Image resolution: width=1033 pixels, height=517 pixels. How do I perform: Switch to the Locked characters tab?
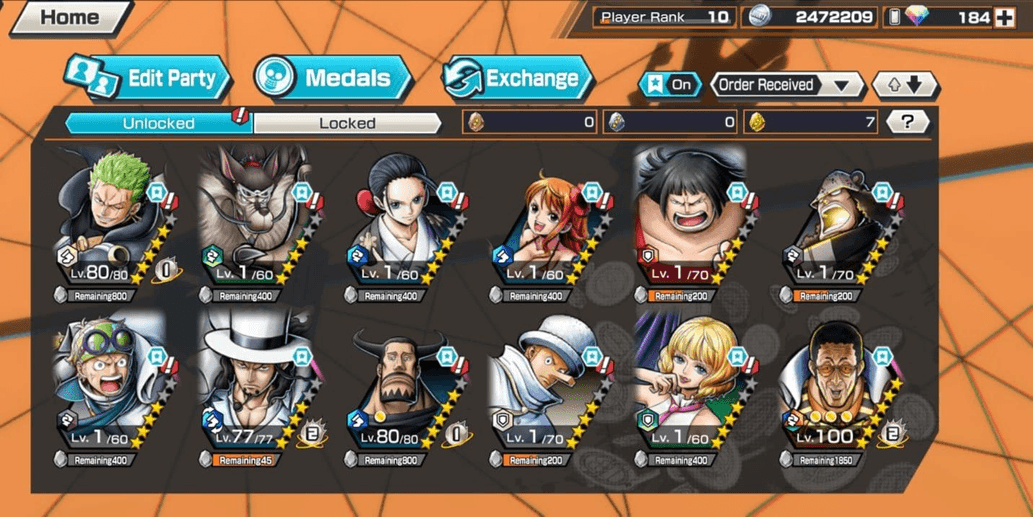347,123
